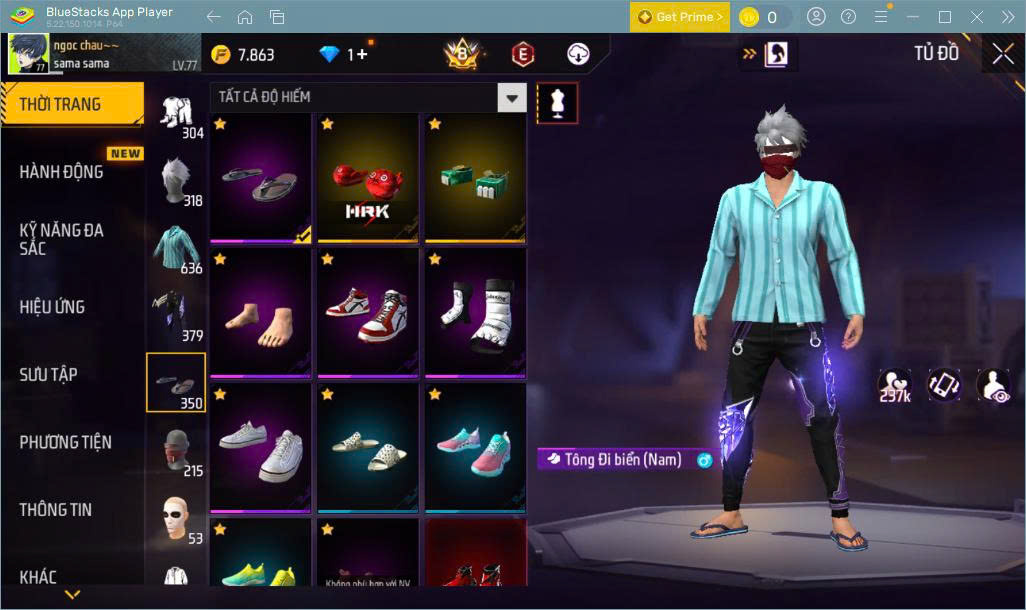Expand the TẤT CẢ ĐỘ HIẾM rarity dropdown
This screenshot has width=1026, height=610.
(x=512, y=97)
